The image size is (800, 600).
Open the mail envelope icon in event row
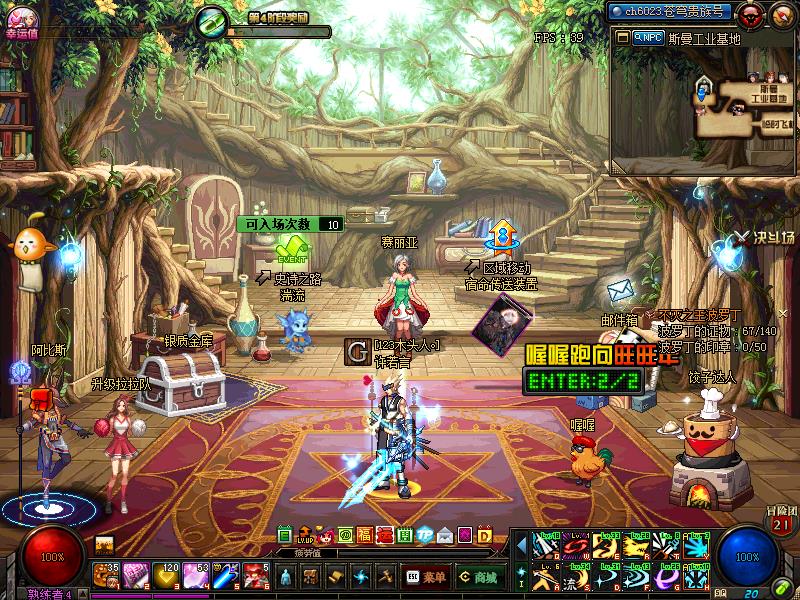443,535
